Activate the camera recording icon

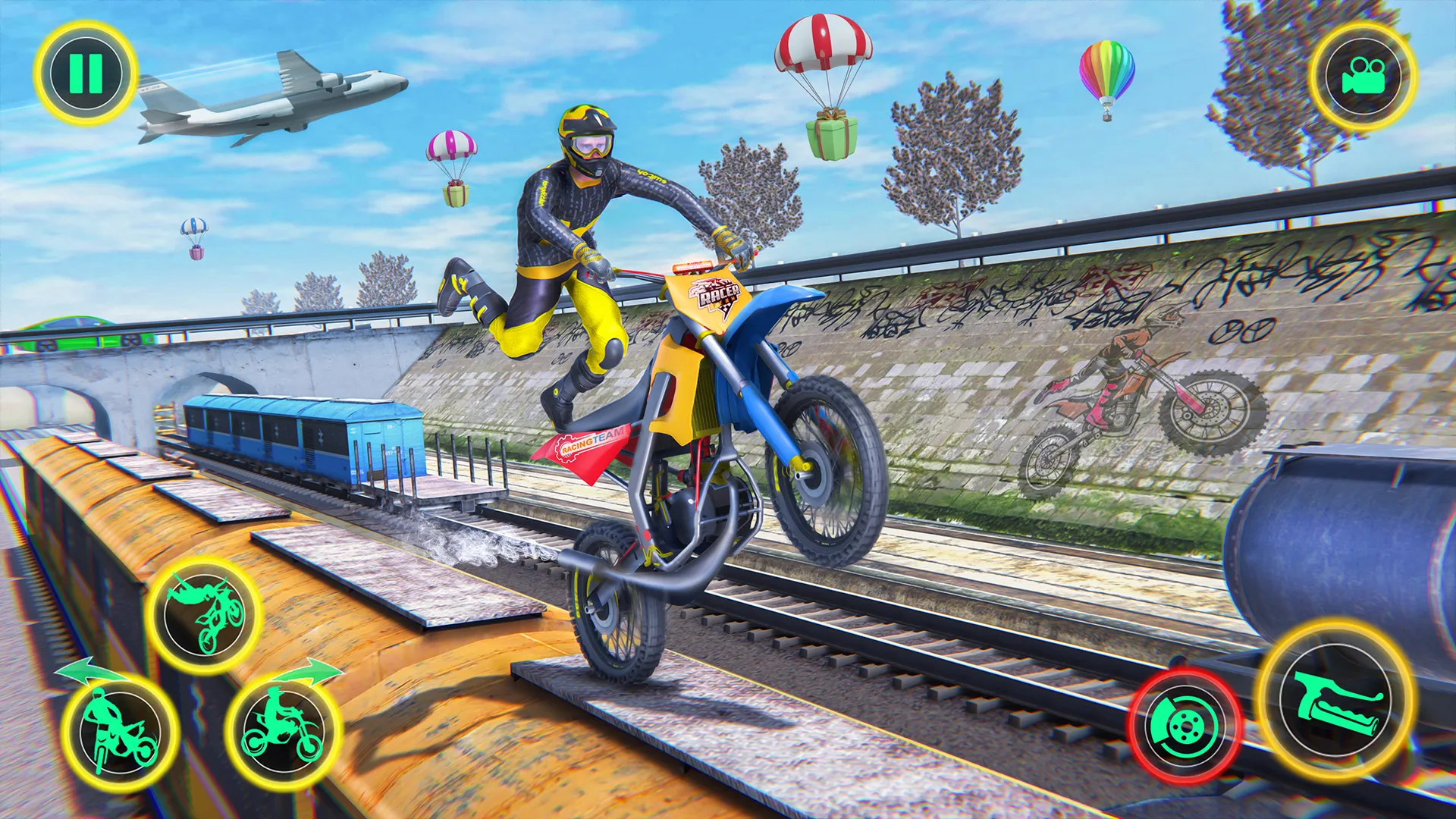click(x=1363, y=73)
